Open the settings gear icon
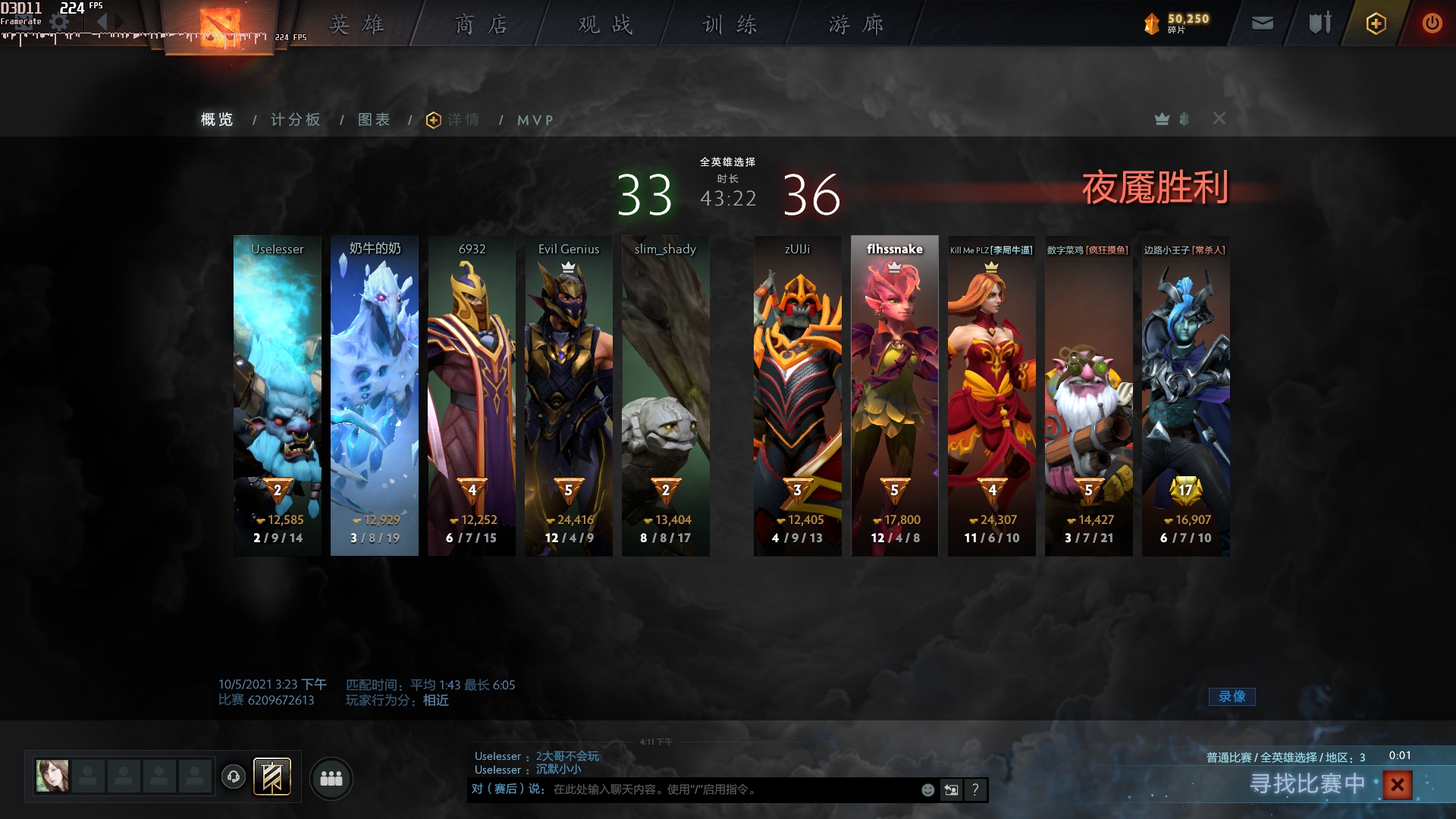The width and height of the screenshot is (1456, 819). point(59,23)
